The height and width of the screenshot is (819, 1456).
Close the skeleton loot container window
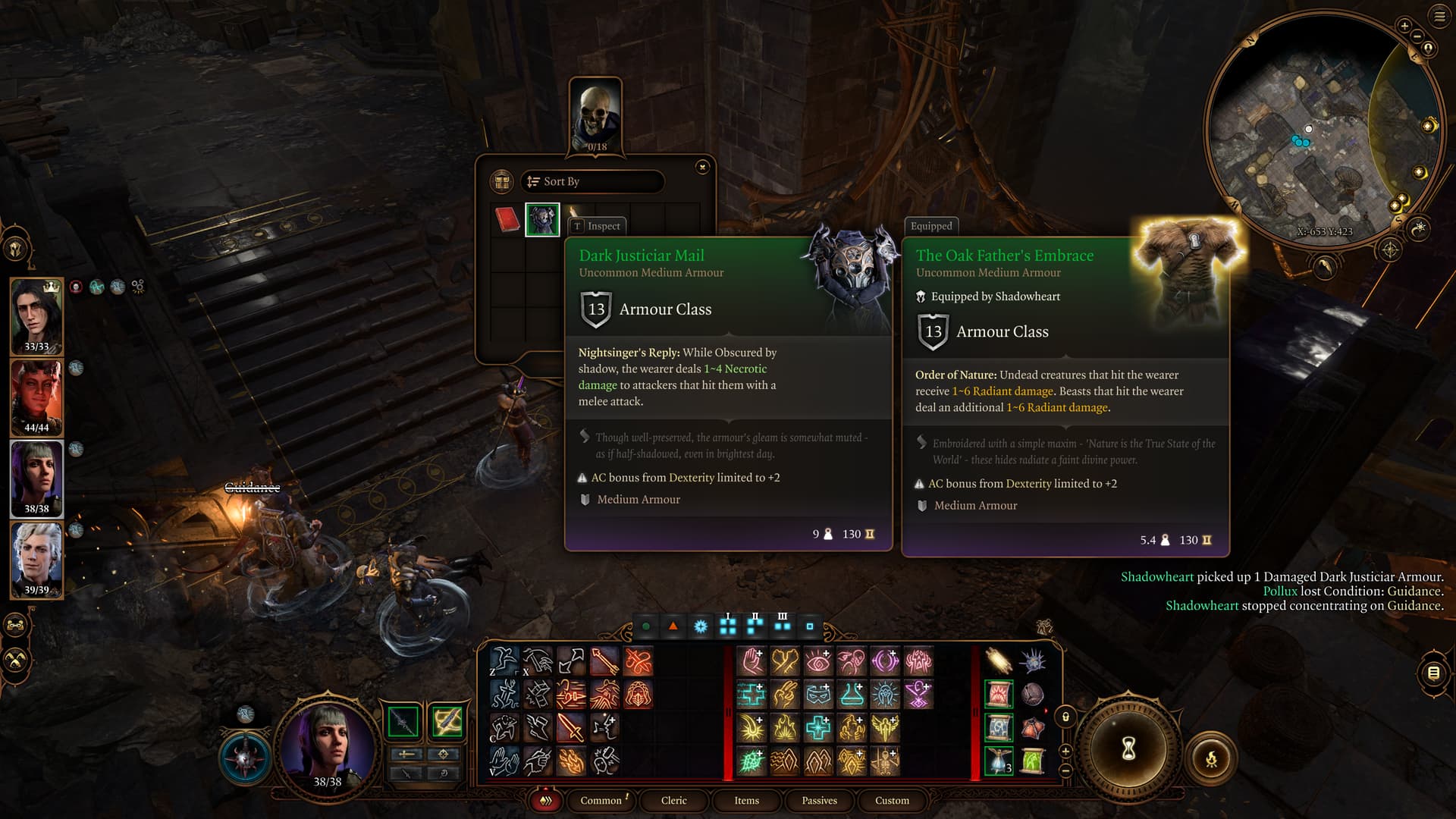[x=702, y=167]
